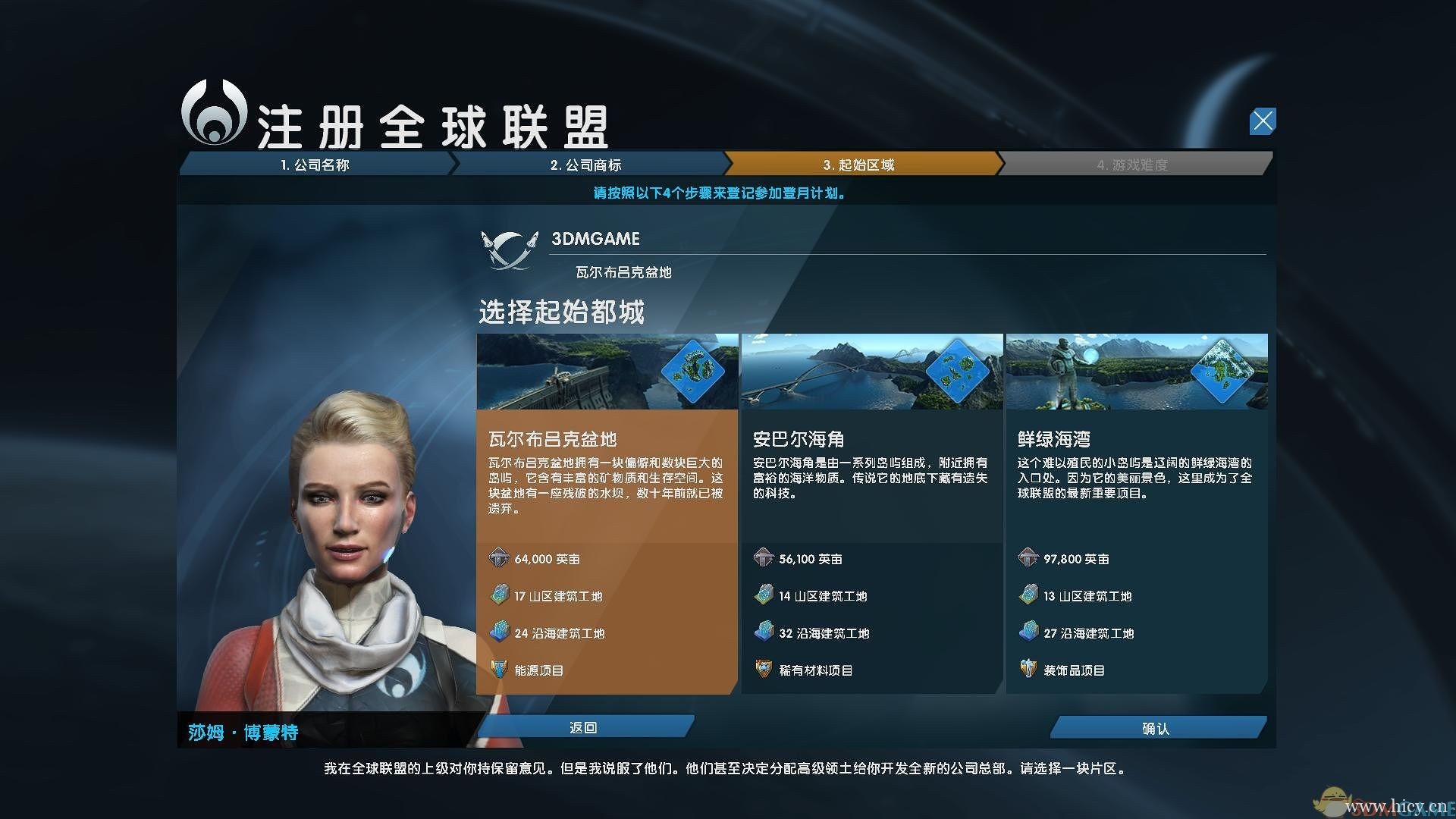Close the registration dialog
Viewport: 1456px width, 819px height.
pyautogui.click(x=1261, y=121)
